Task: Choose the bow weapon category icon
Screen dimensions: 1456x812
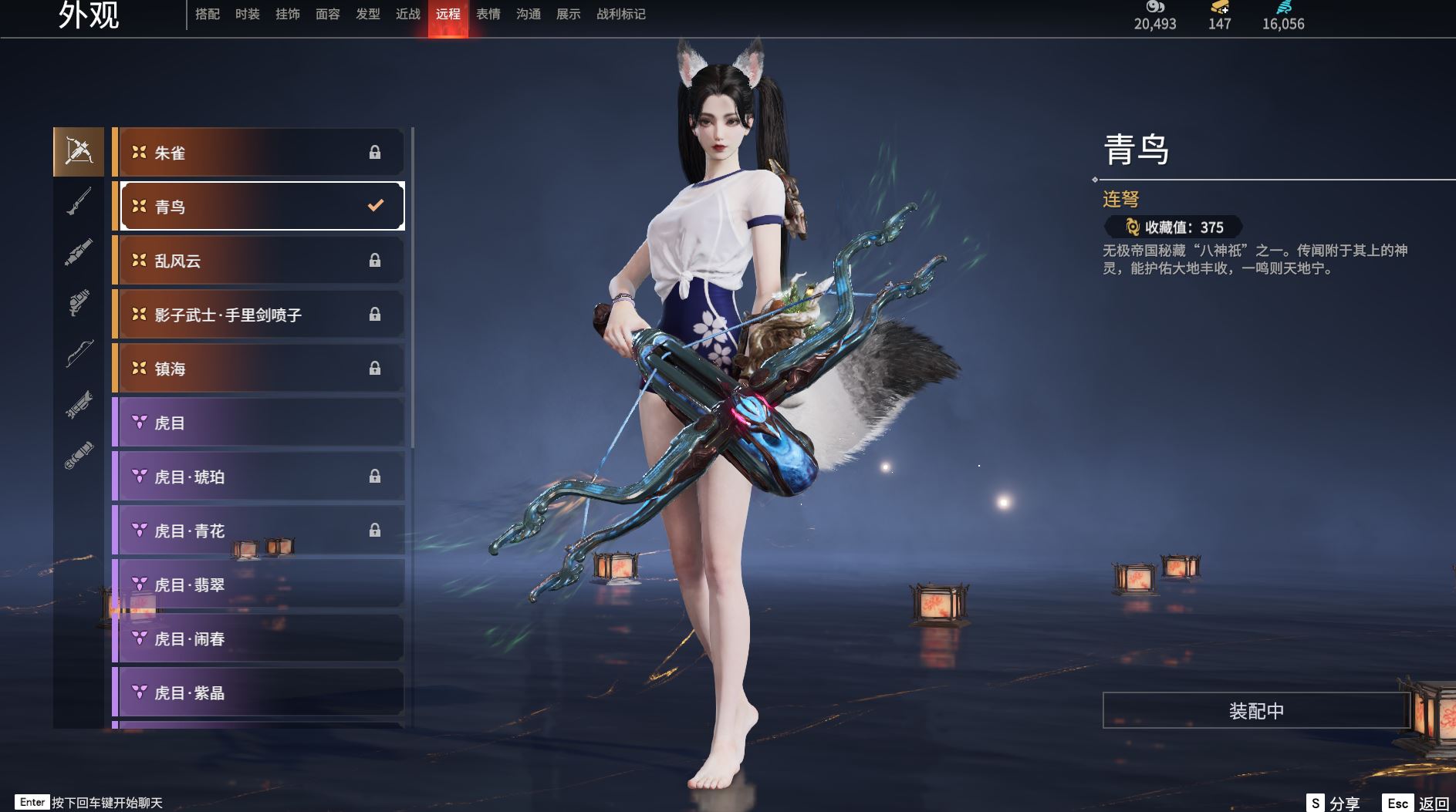Action: pos(79,353)
